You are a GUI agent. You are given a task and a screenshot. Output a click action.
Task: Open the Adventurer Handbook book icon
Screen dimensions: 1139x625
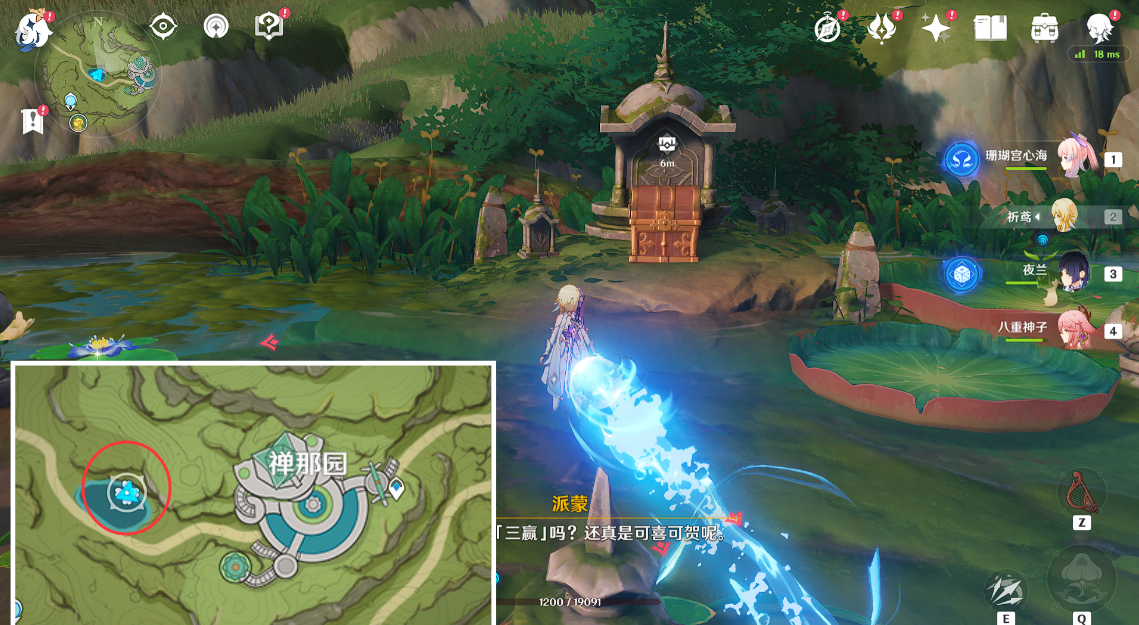[x=990, y=28]
